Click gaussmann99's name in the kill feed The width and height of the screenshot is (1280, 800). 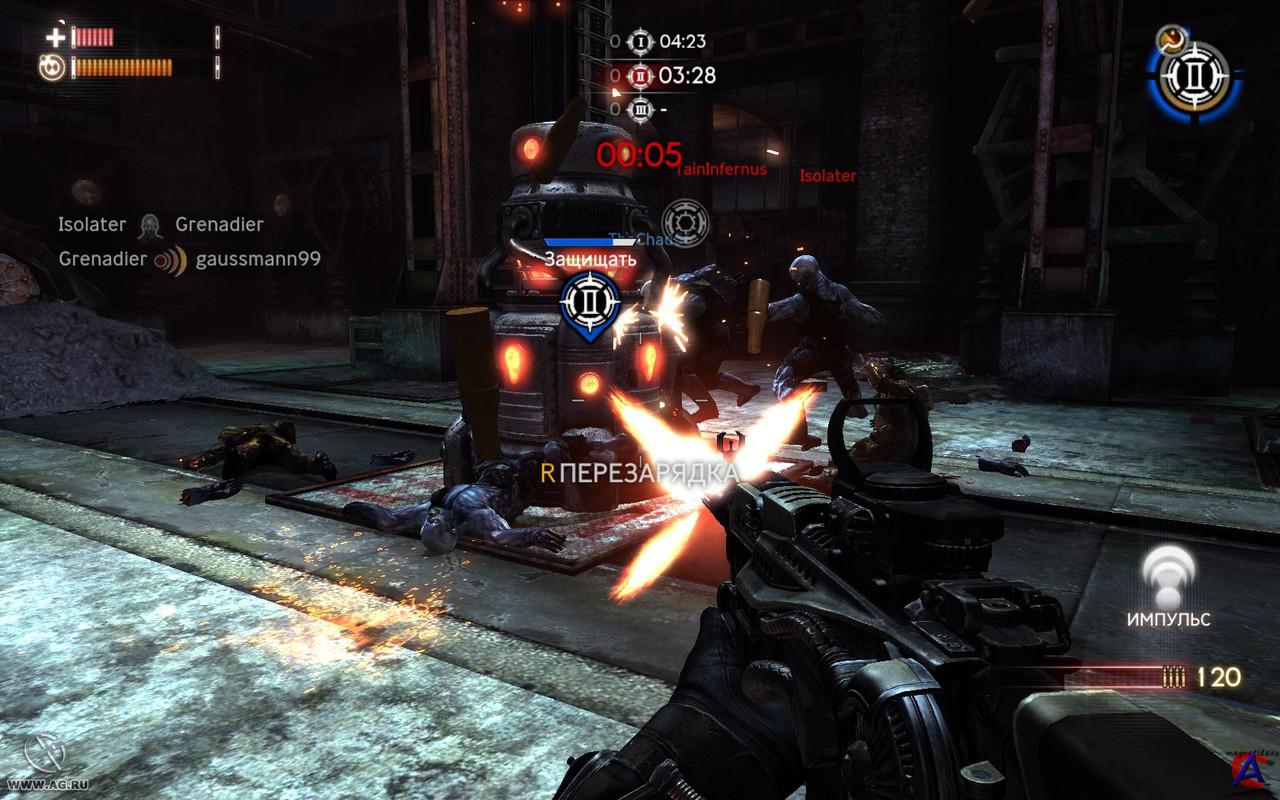tap(258, 260)
